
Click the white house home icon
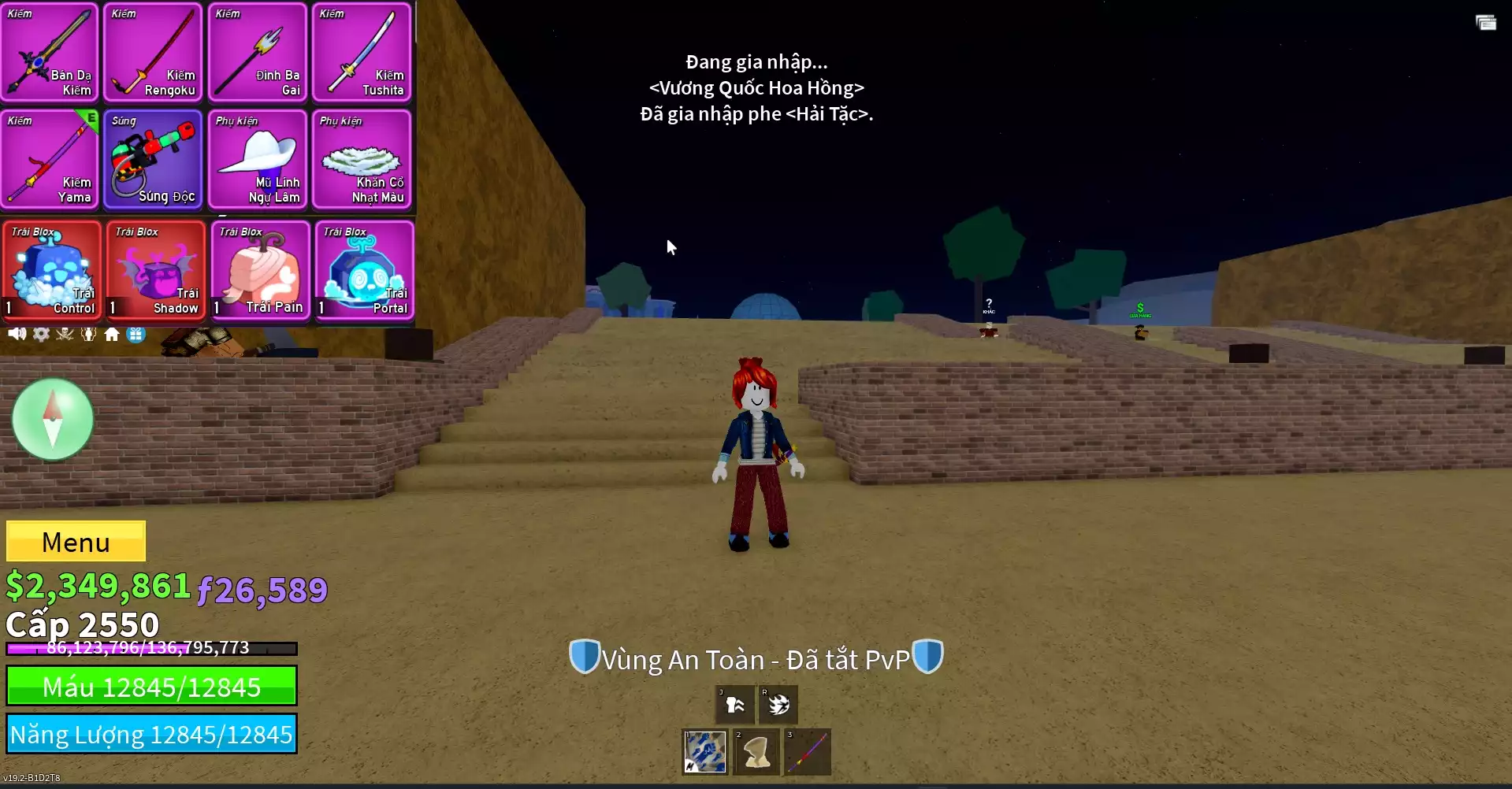112,334
